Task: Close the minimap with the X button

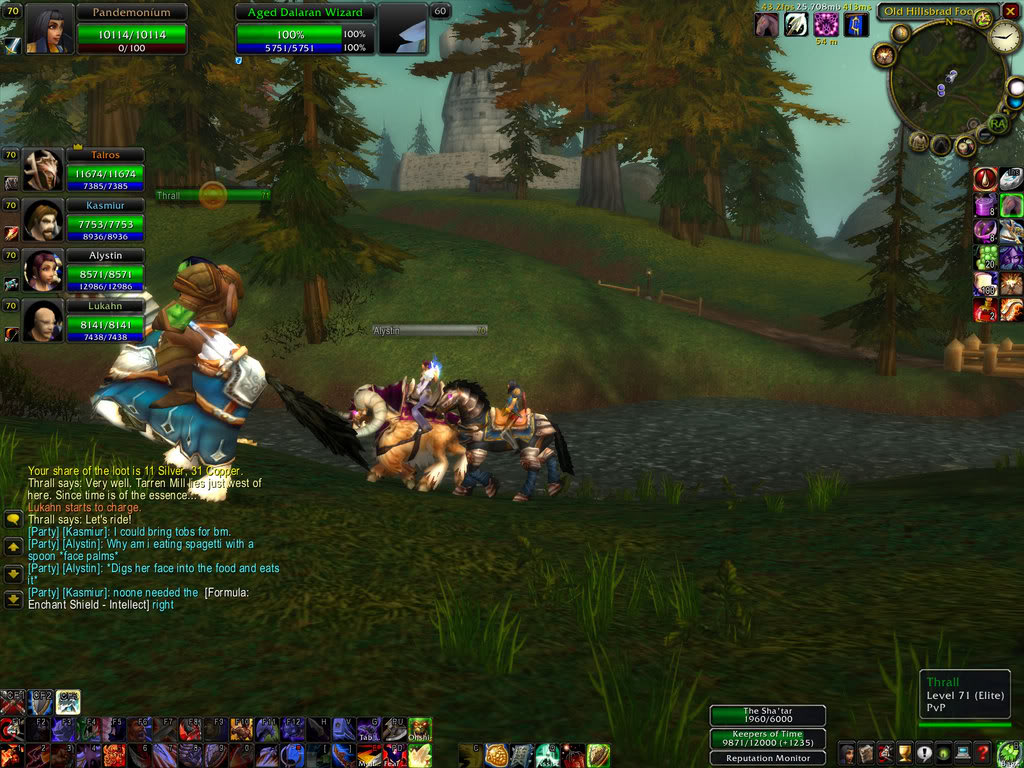Action: tap(1011, 11)
